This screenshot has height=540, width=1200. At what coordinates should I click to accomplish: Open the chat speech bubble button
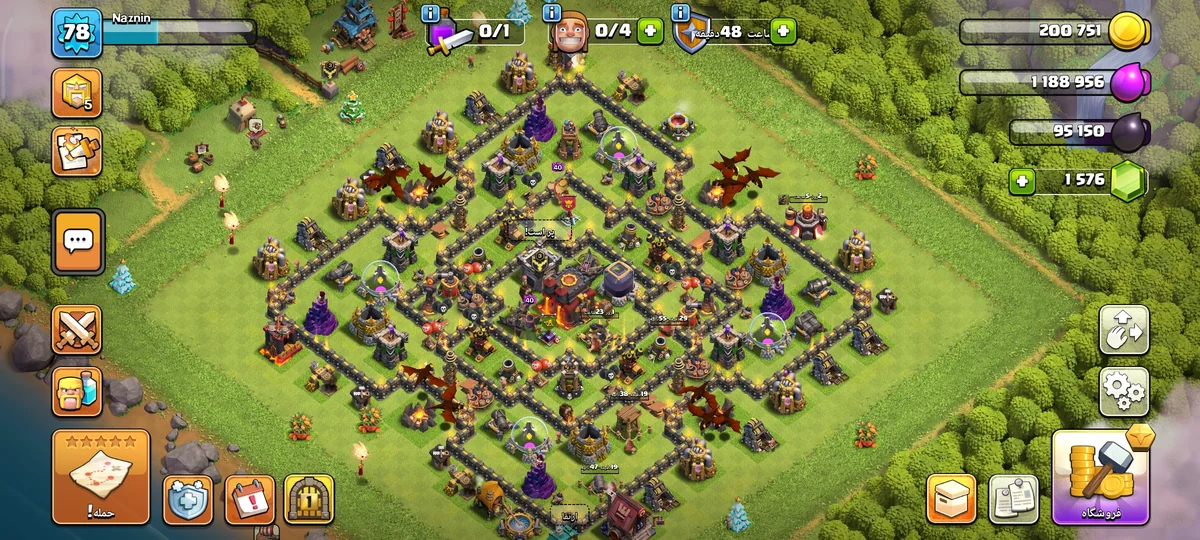pos(77,241)
